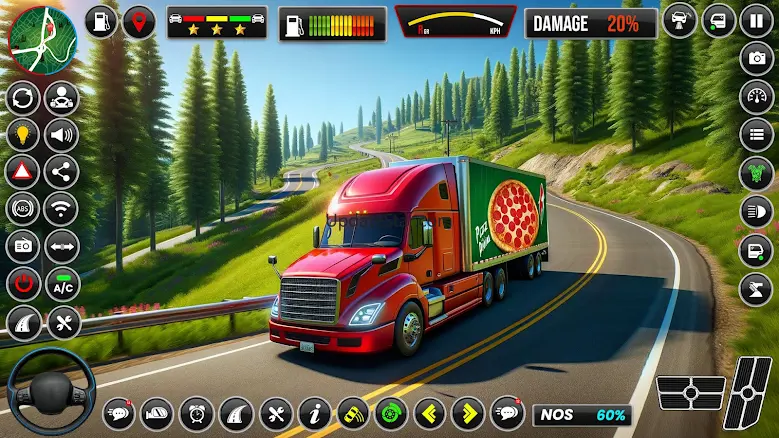Activate the right turn chevron indicator
The image size is (779, 438).
468,413
